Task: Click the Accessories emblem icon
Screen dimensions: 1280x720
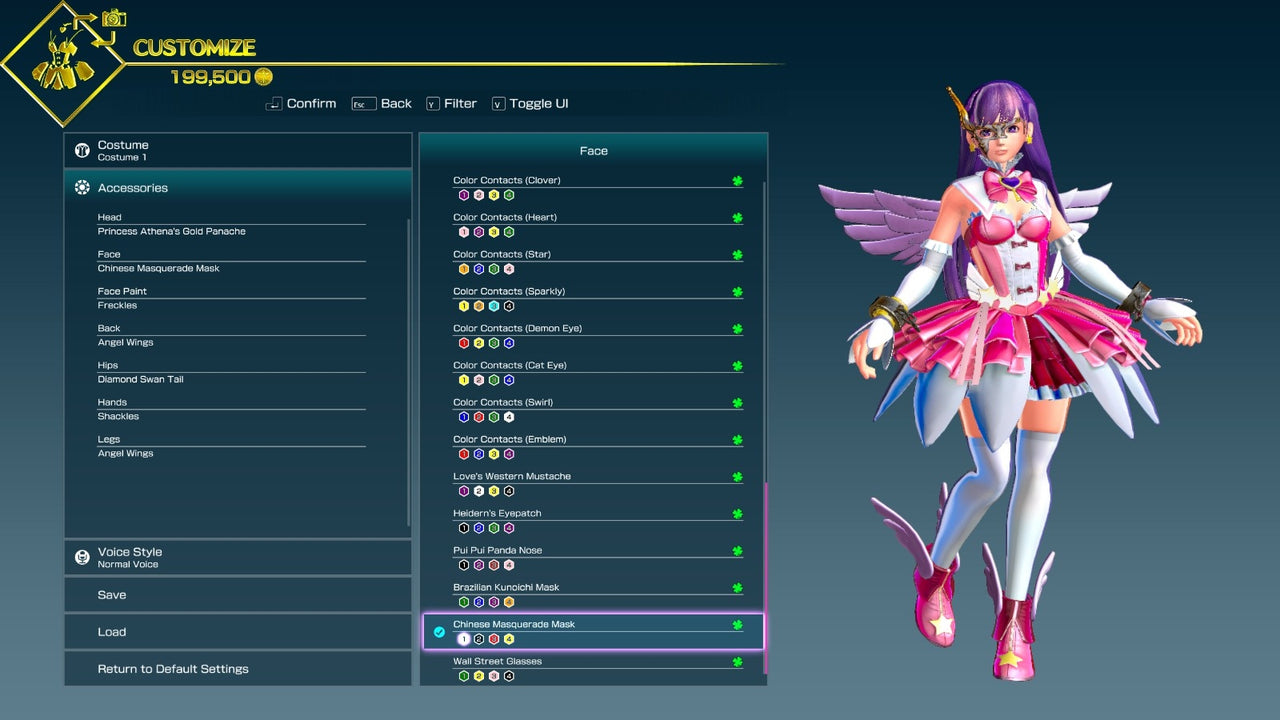Action: tap(82, 187)
